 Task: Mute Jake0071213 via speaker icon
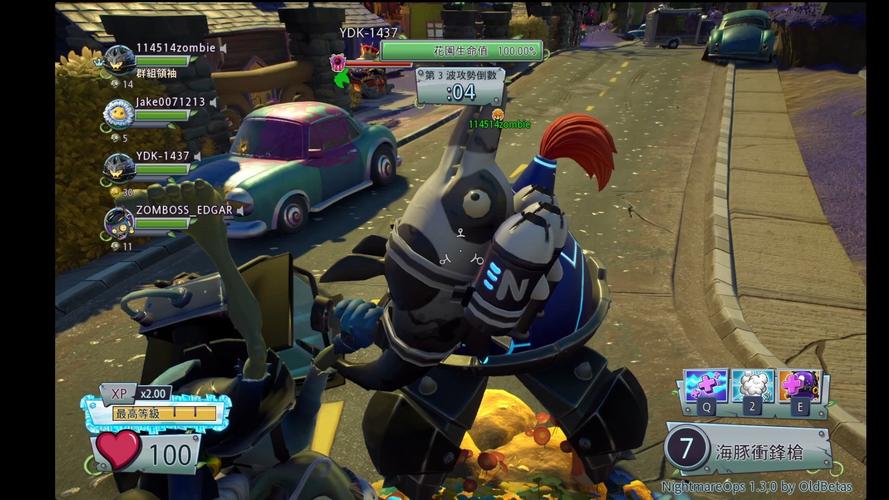tap(213, 102)
